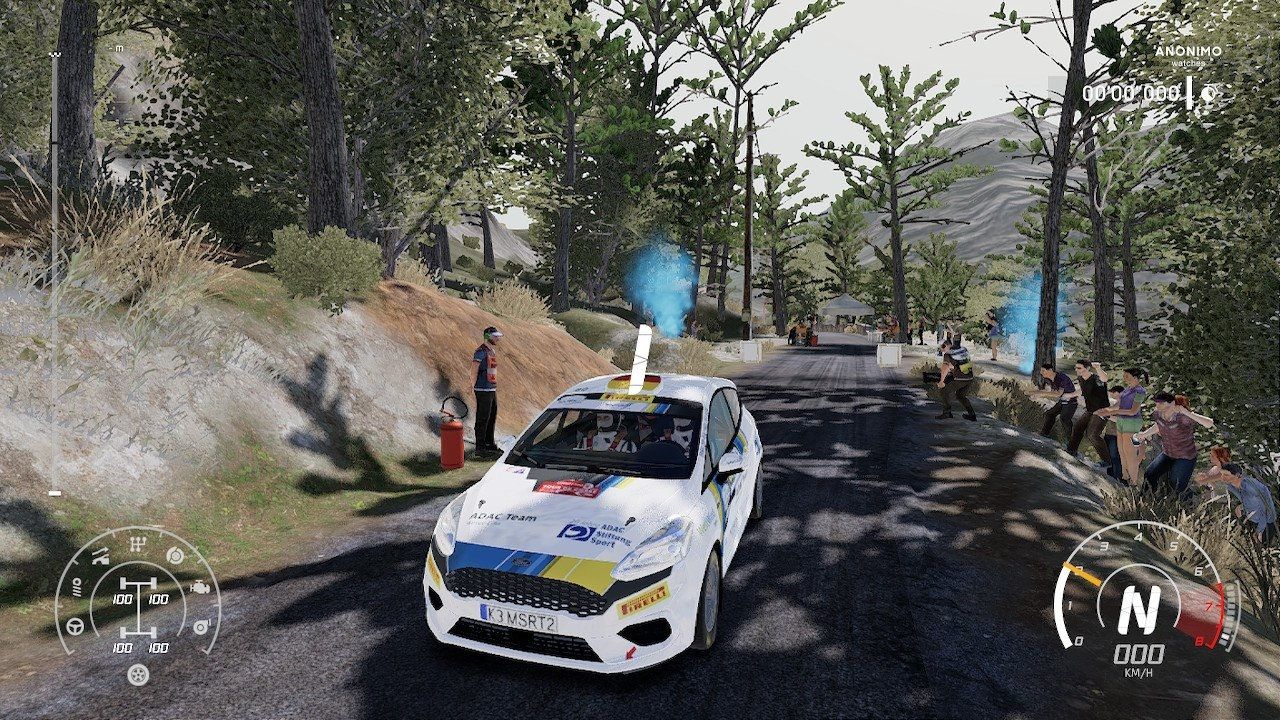Click the exhaust damage icon

(x=100, y=557)
